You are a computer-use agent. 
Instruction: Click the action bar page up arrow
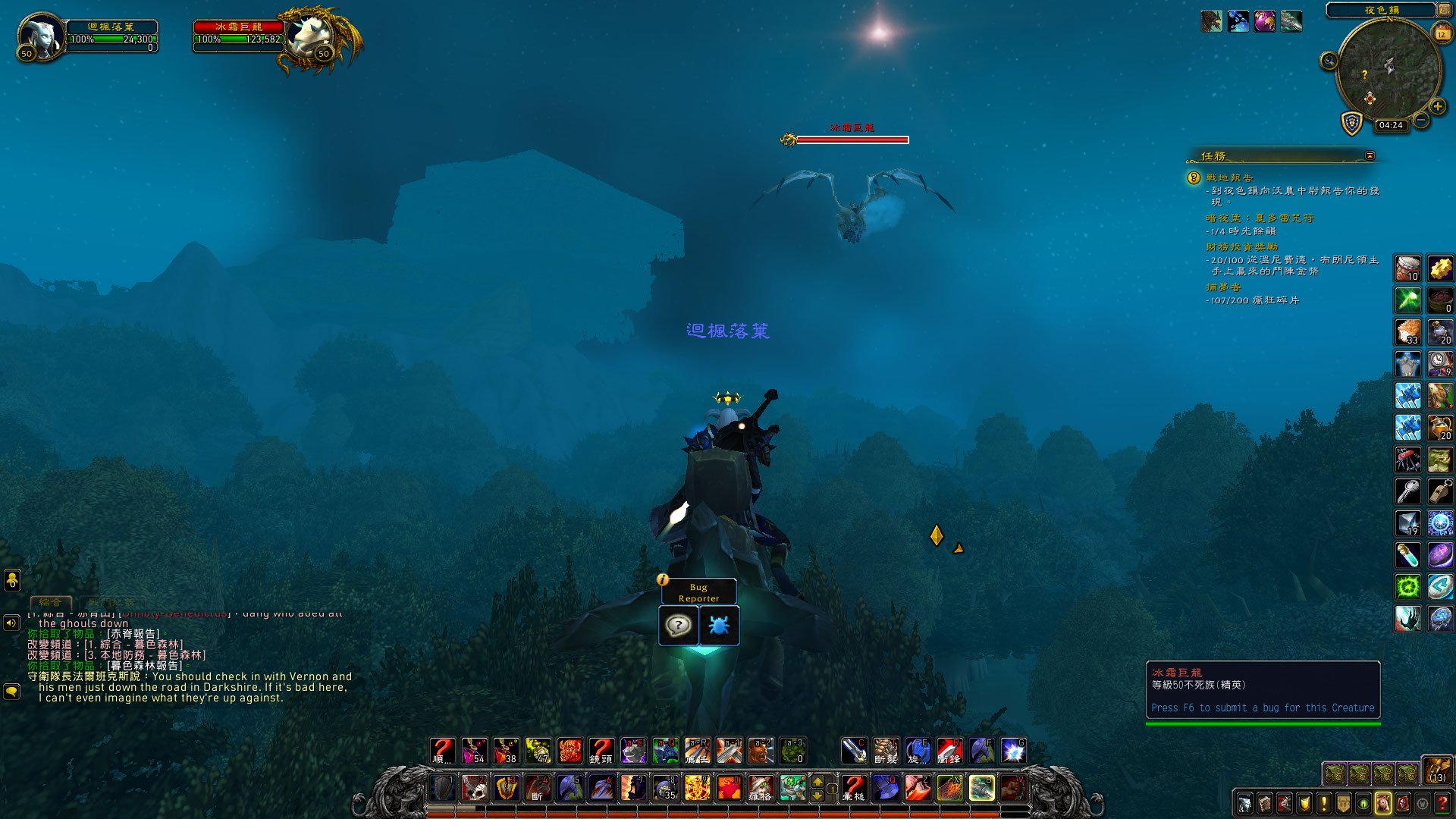tap(817, 782)
